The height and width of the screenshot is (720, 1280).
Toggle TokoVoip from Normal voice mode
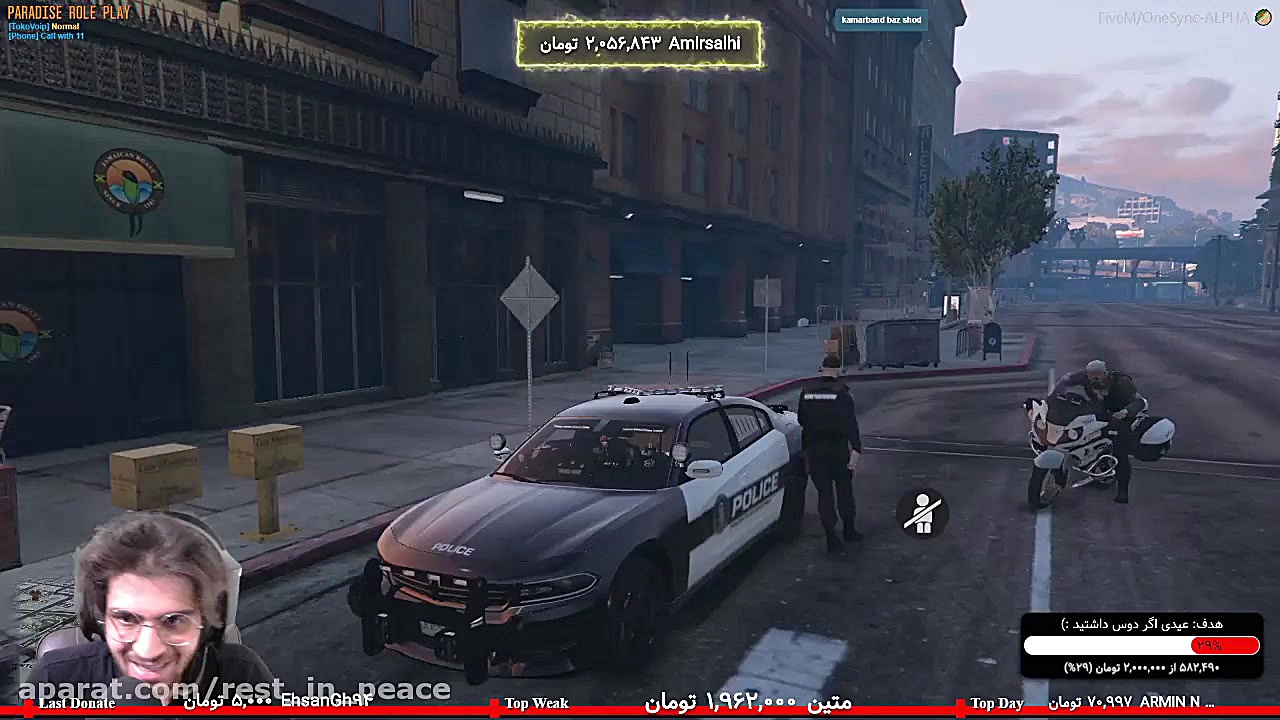[x=65, y=25]
